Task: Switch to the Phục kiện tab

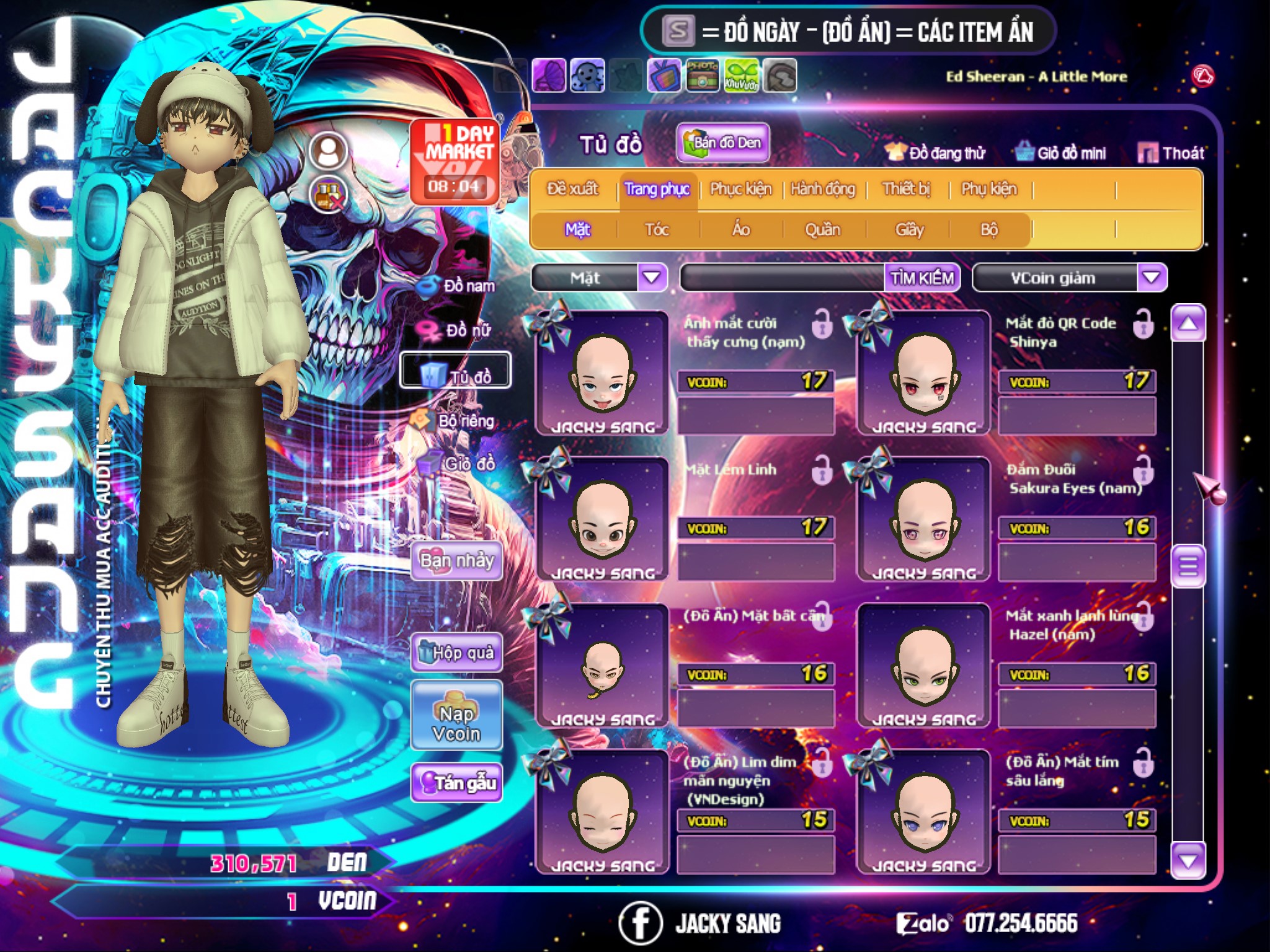Action: coord(740,189)
